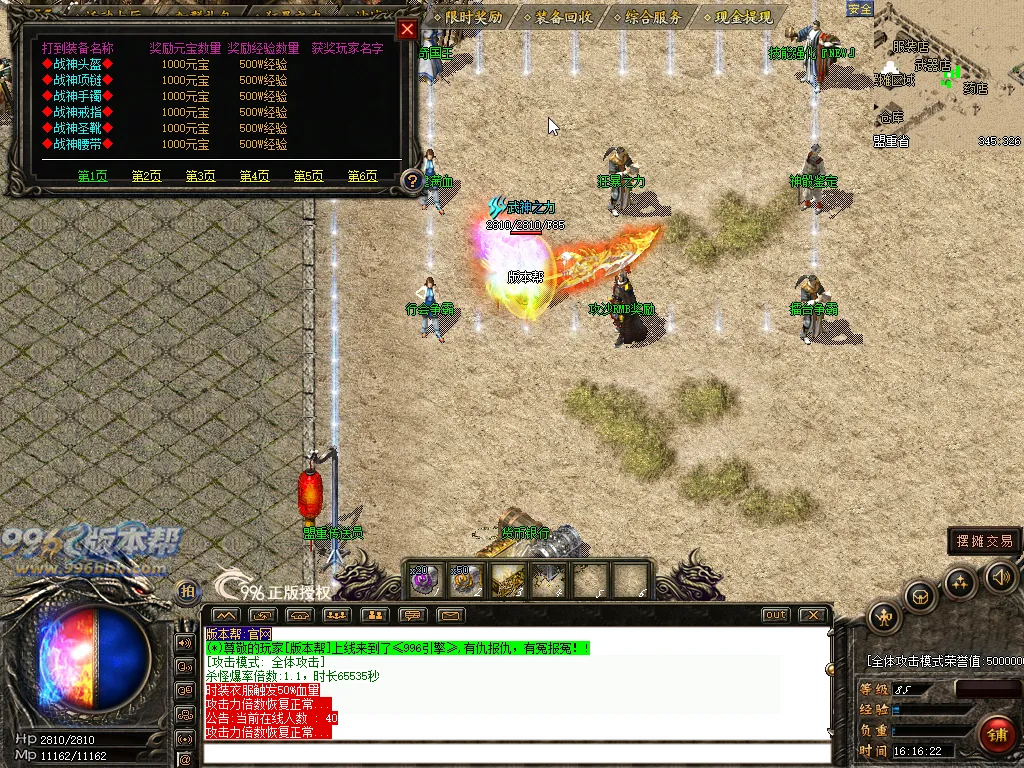Close the equipment reward panel
The image size is (1024, 768).
pyautogui.click(x=407, y=29)
